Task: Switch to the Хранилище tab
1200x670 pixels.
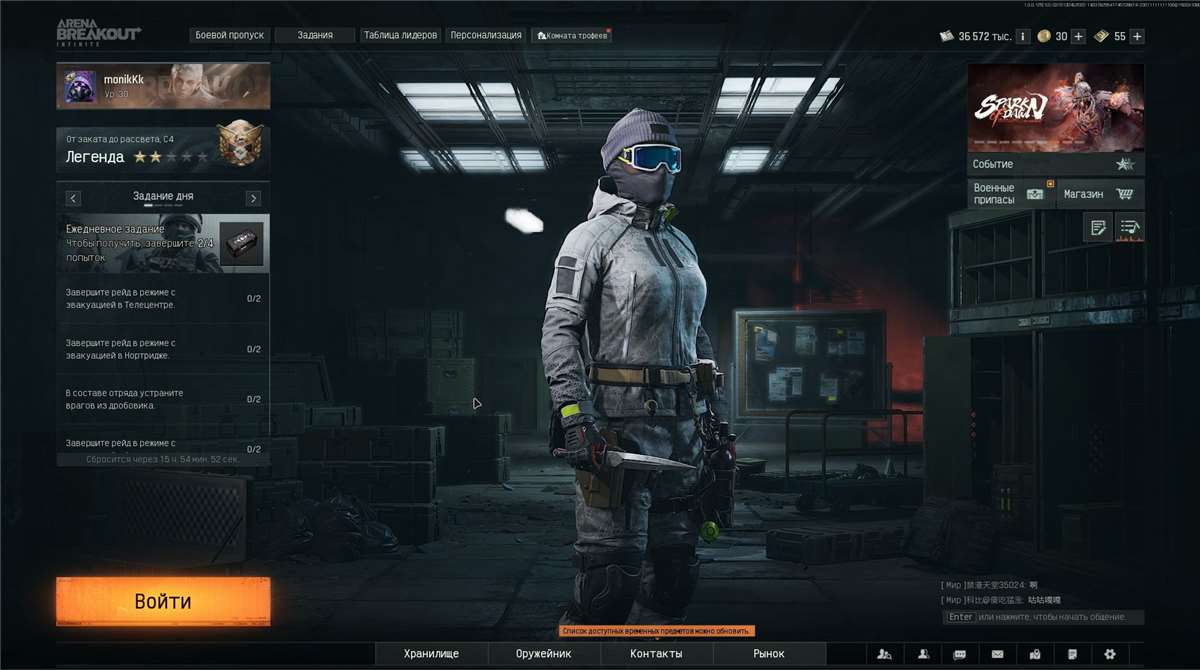Action: [431, 654]
